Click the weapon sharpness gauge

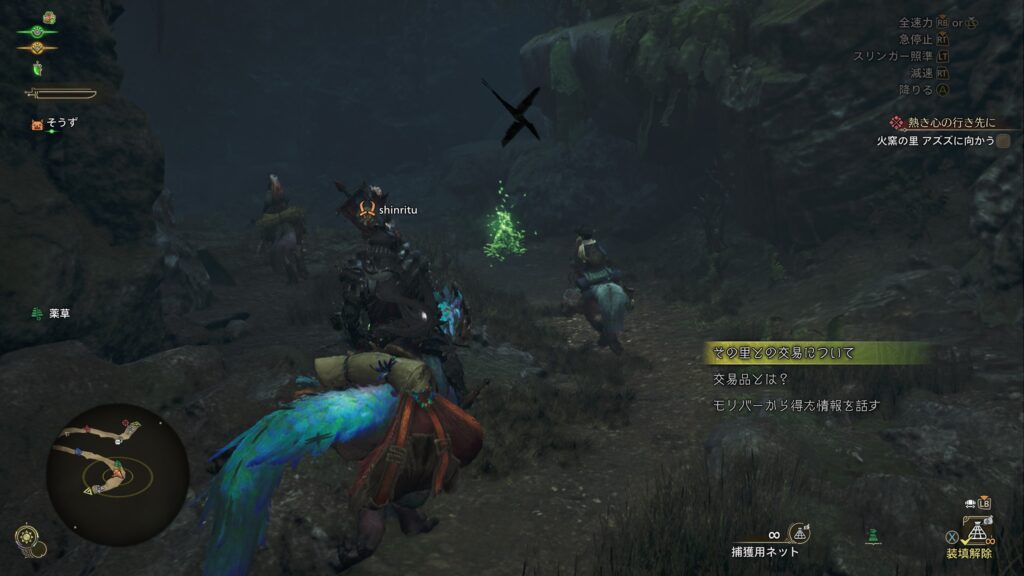pos(62,94)
